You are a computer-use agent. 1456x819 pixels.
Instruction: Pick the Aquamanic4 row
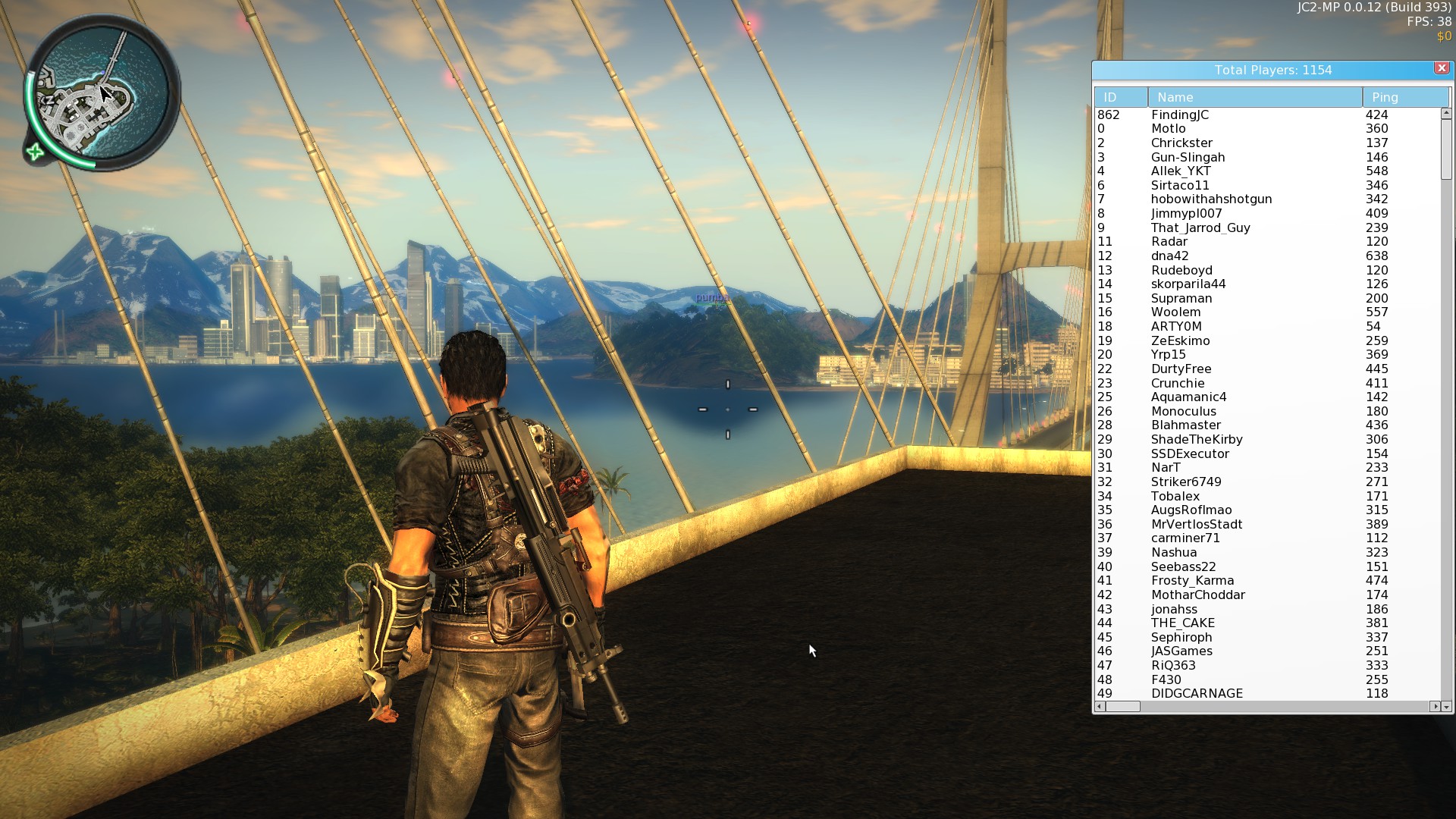(x=1188, y=397)
